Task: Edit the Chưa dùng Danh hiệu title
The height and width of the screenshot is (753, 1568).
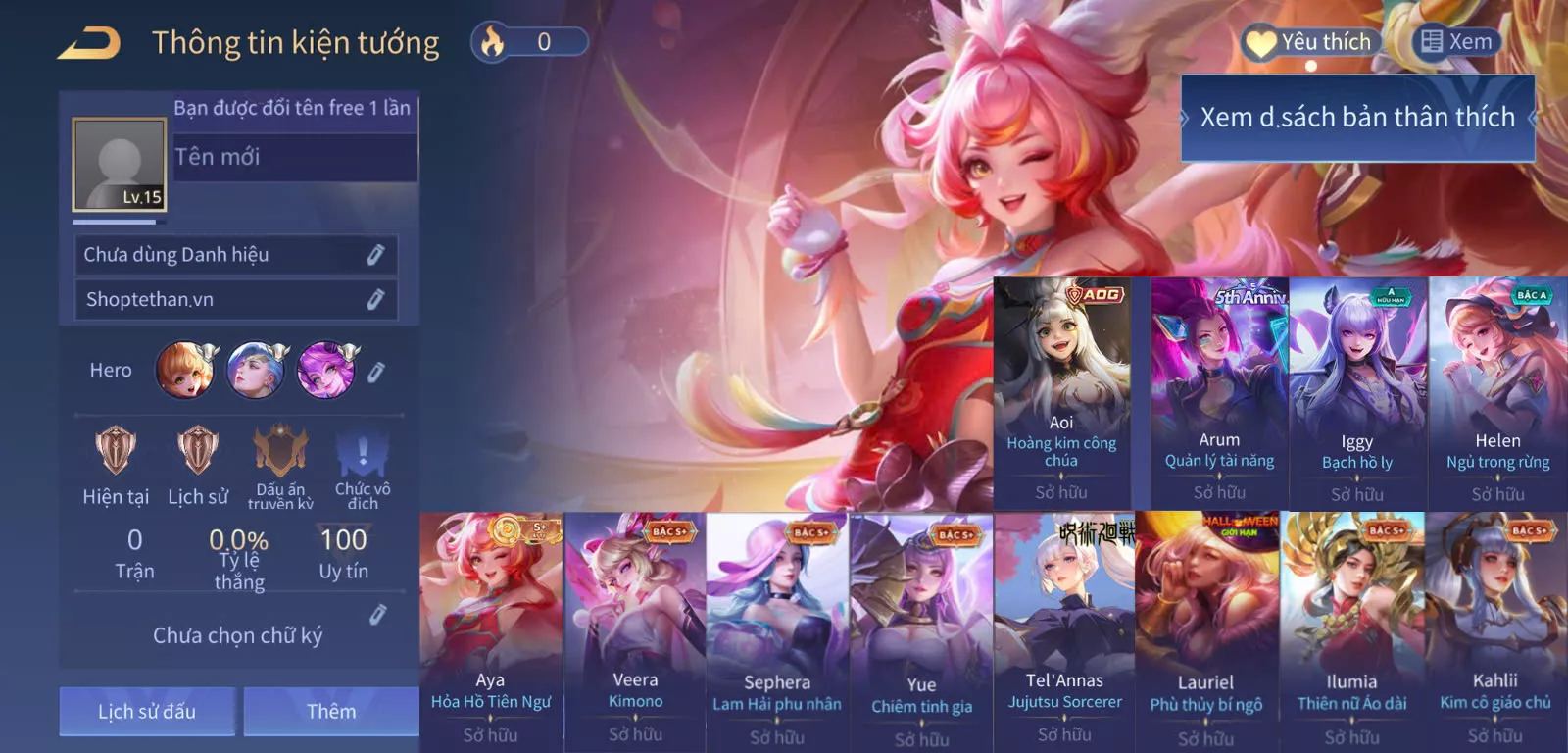Action: [374, 255]
